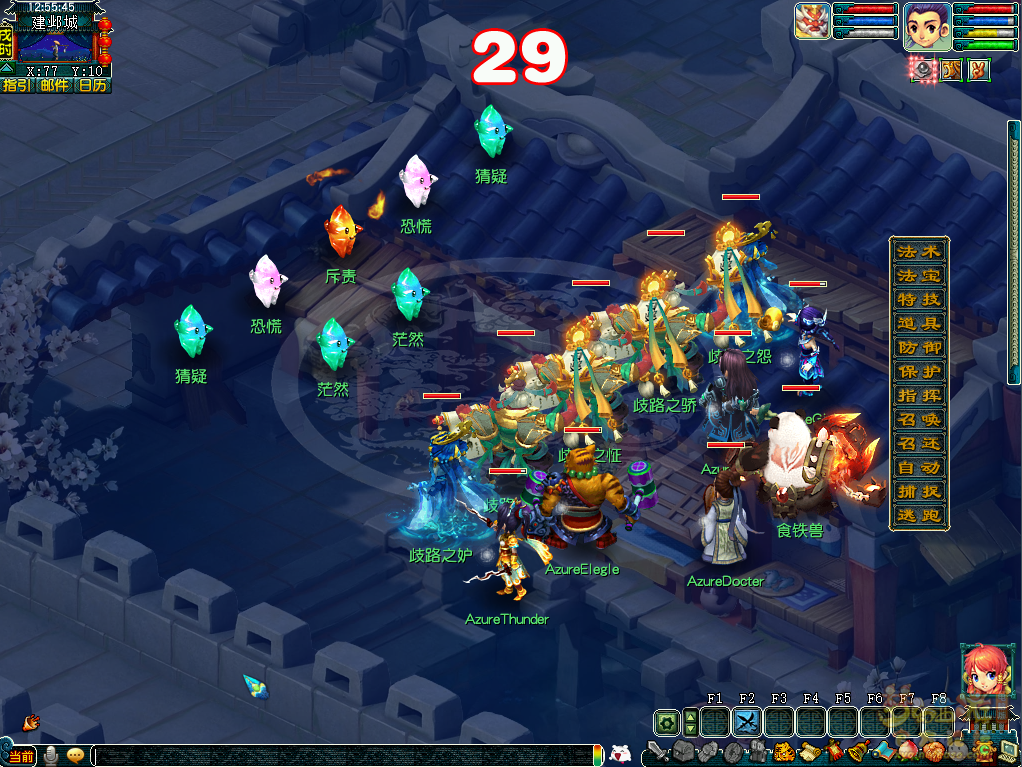
Task: Open the 日历 calendar button
Action: pyautogui.click(x=92, y=86)
